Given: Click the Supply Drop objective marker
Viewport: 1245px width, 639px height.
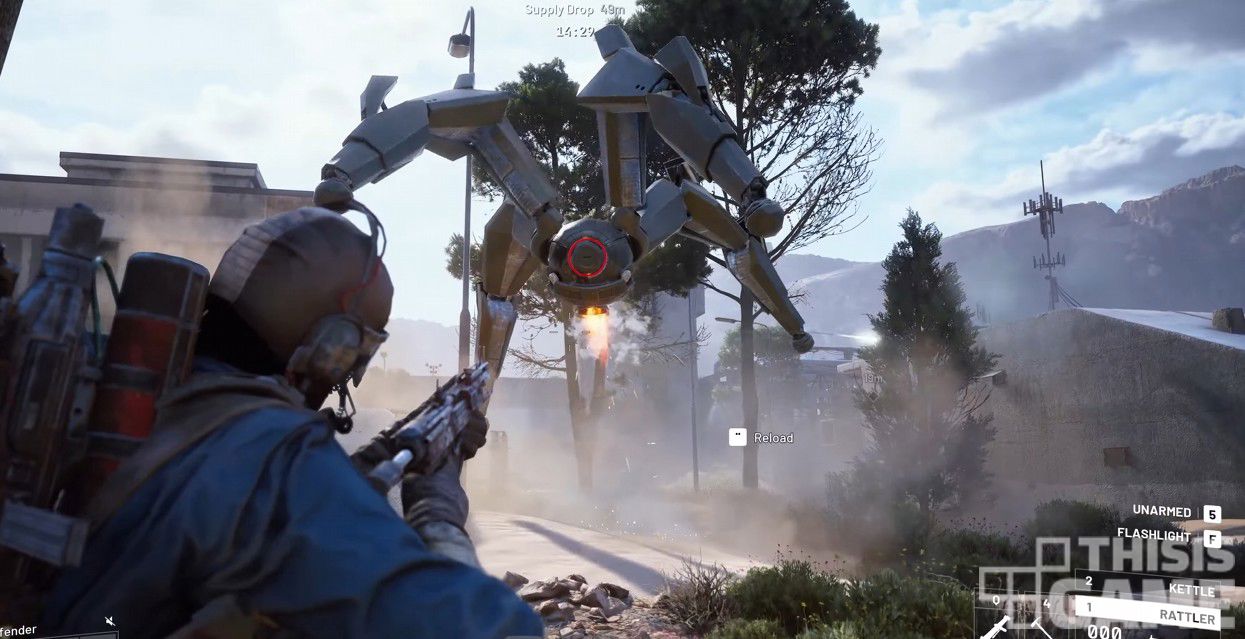Looking at the screenshot, I should click(x=574, y=10).
